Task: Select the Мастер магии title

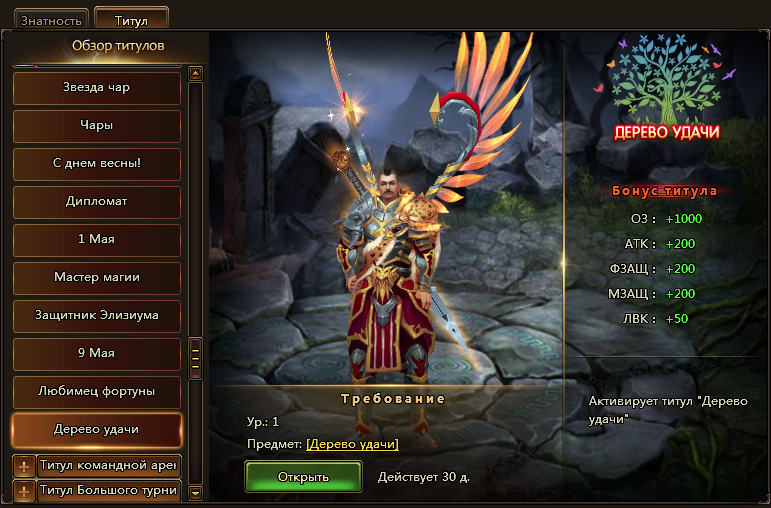Action: tap(97, 278)
